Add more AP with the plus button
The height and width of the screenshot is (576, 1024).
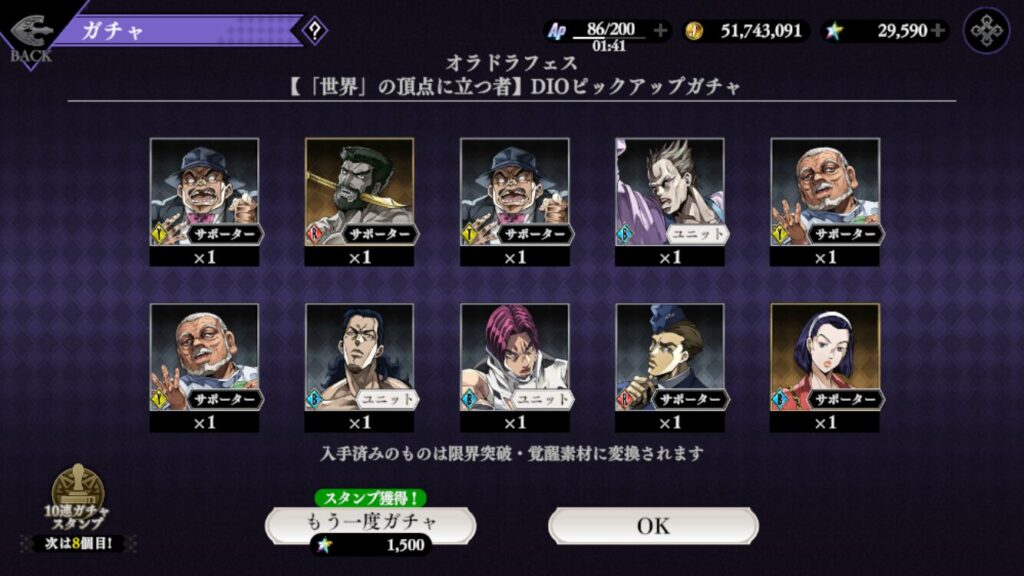660,31
